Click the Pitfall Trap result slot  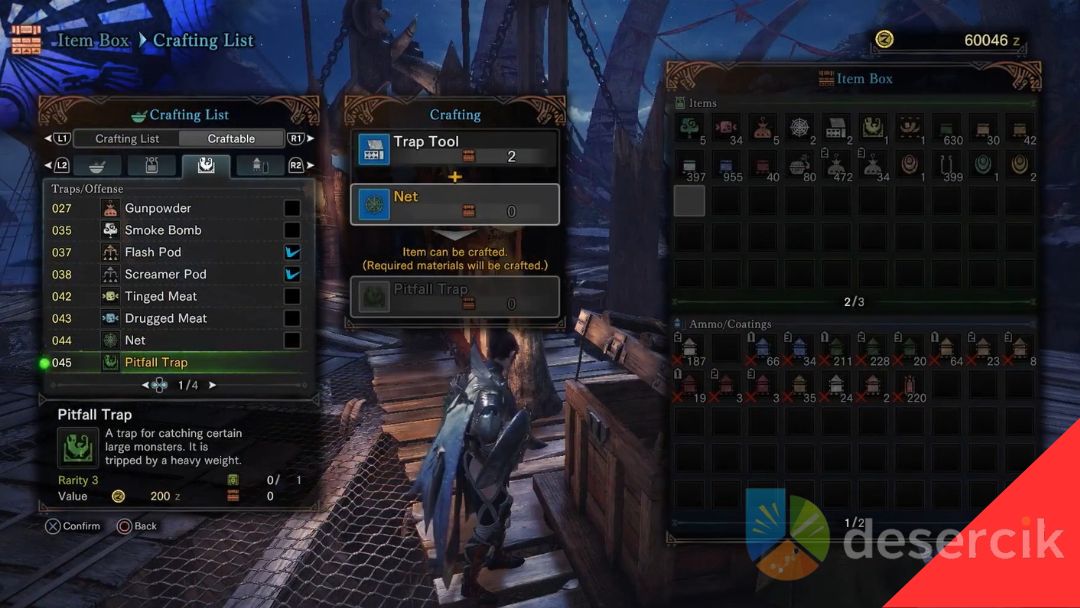455,297
